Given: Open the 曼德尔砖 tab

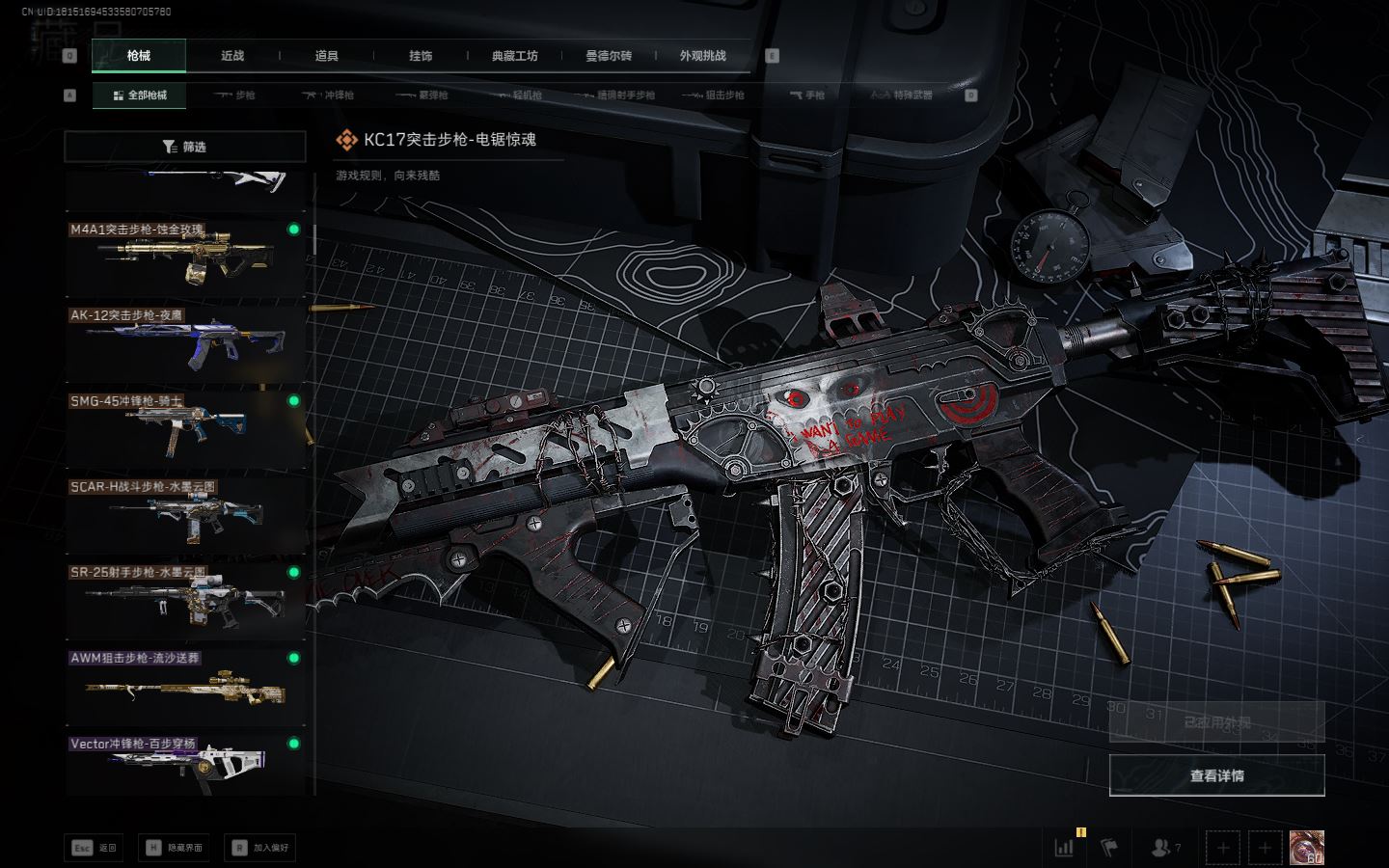Looking at the screenshot, I should coord(609,56).
